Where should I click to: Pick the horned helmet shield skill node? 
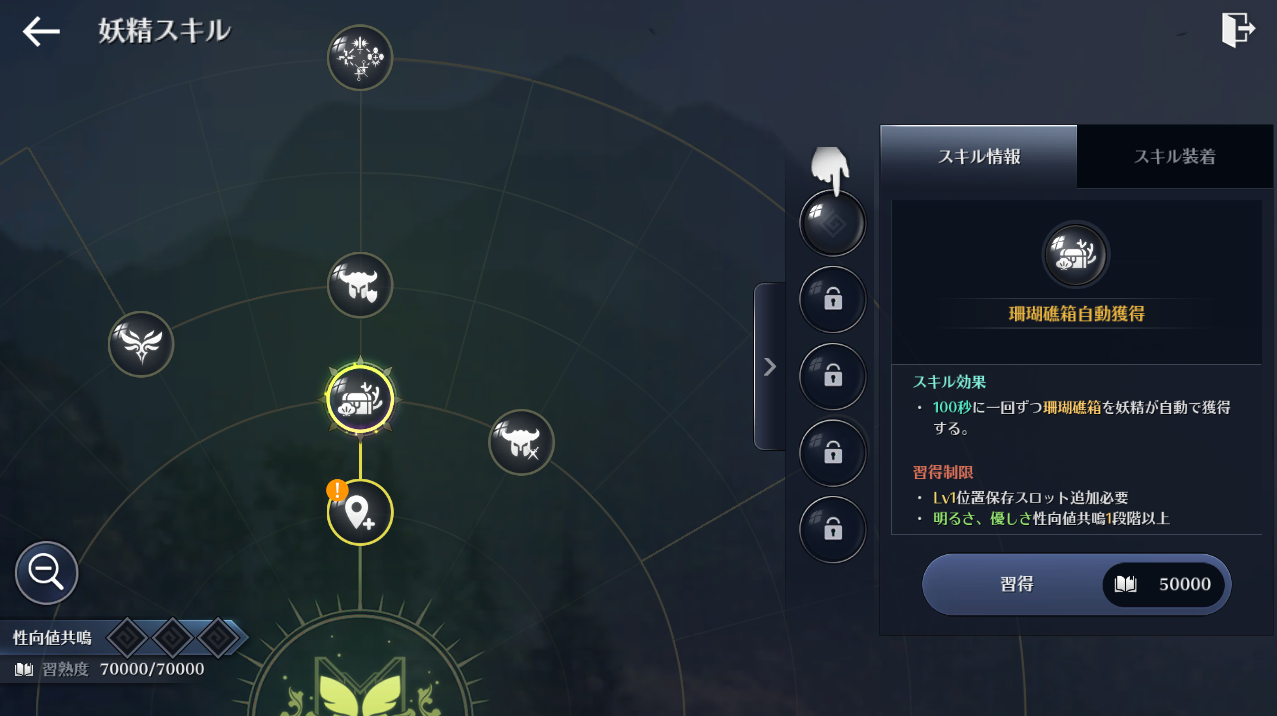point(360,285)
